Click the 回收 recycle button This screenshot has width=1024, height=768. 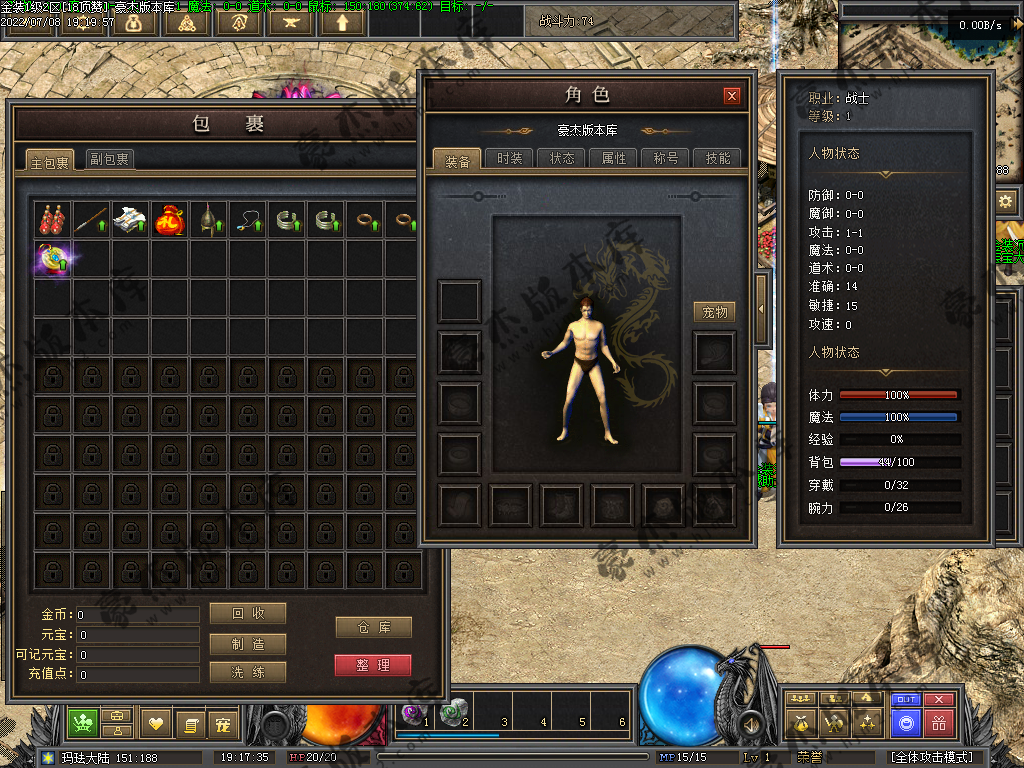tap(248, 613)
